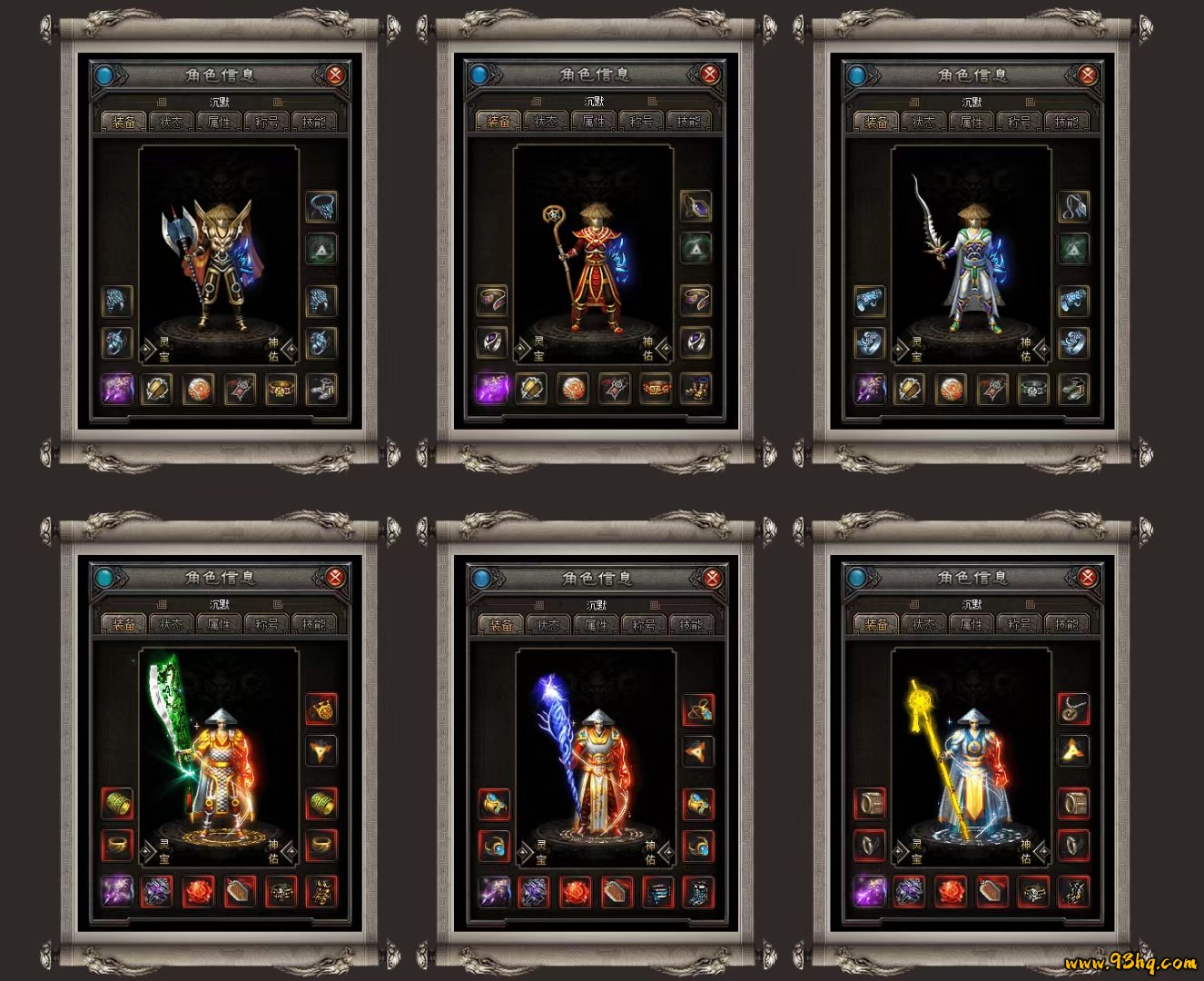Viewport: 1204px width, 981px height.
Task: Close the white-robed swordsman's character panel
Action: click(x=1088, y=75)
